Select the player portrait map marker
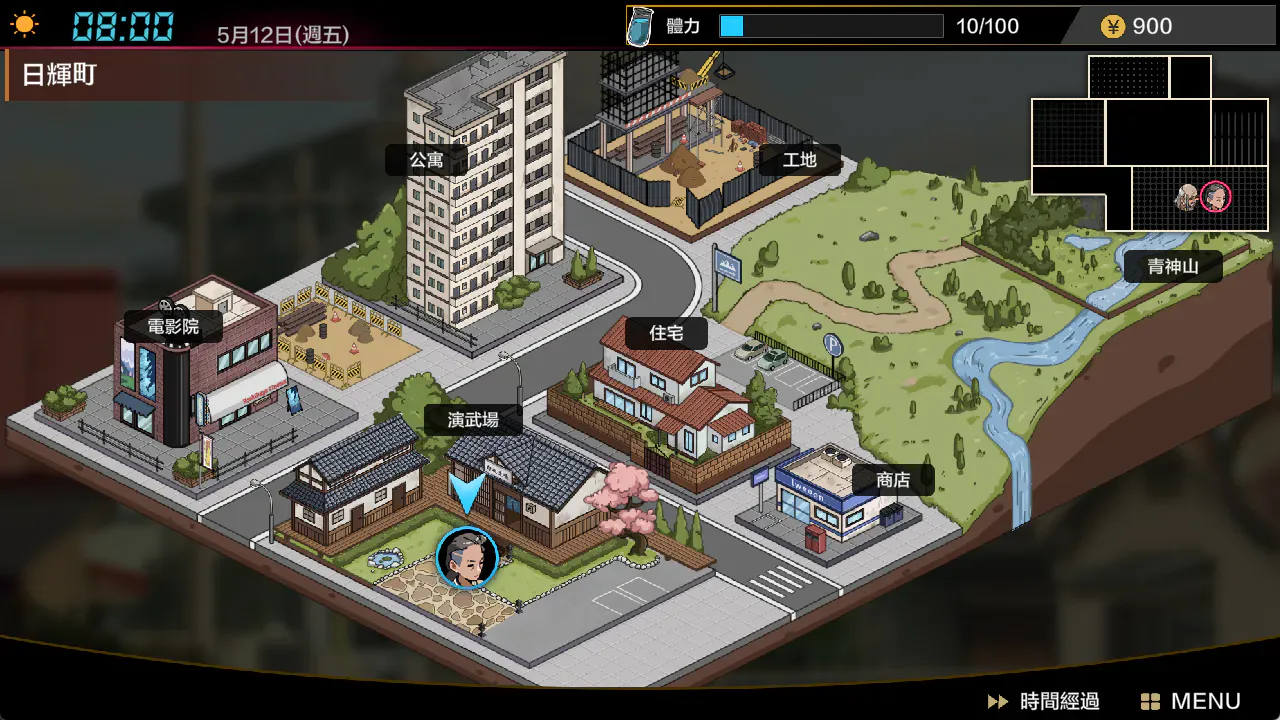The width and height of the screenshot is (1280, 720). click(467, 558)
